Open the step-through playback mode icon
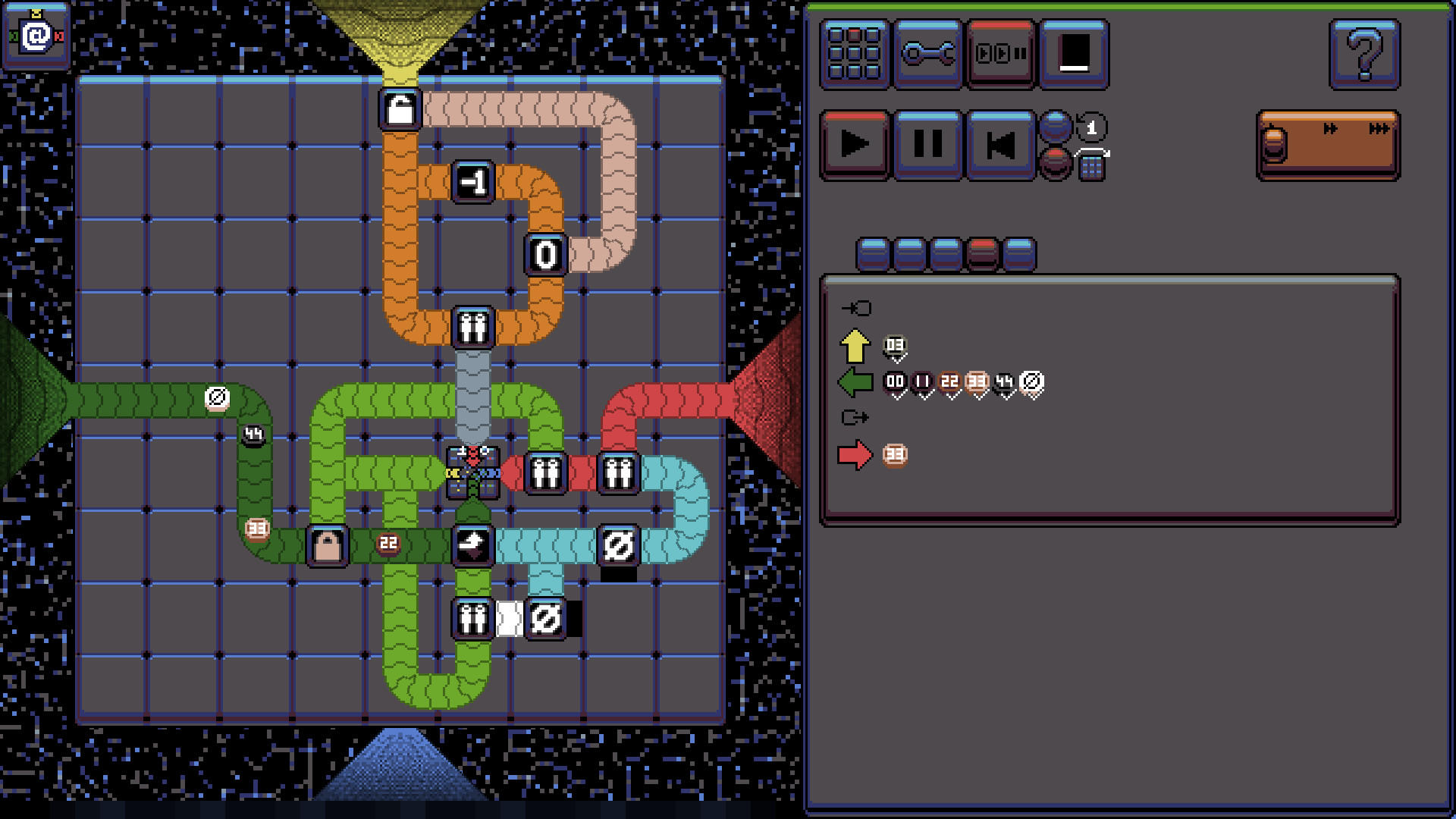The height and width of the screenshot is (819, 1456). pos(1000,55)
